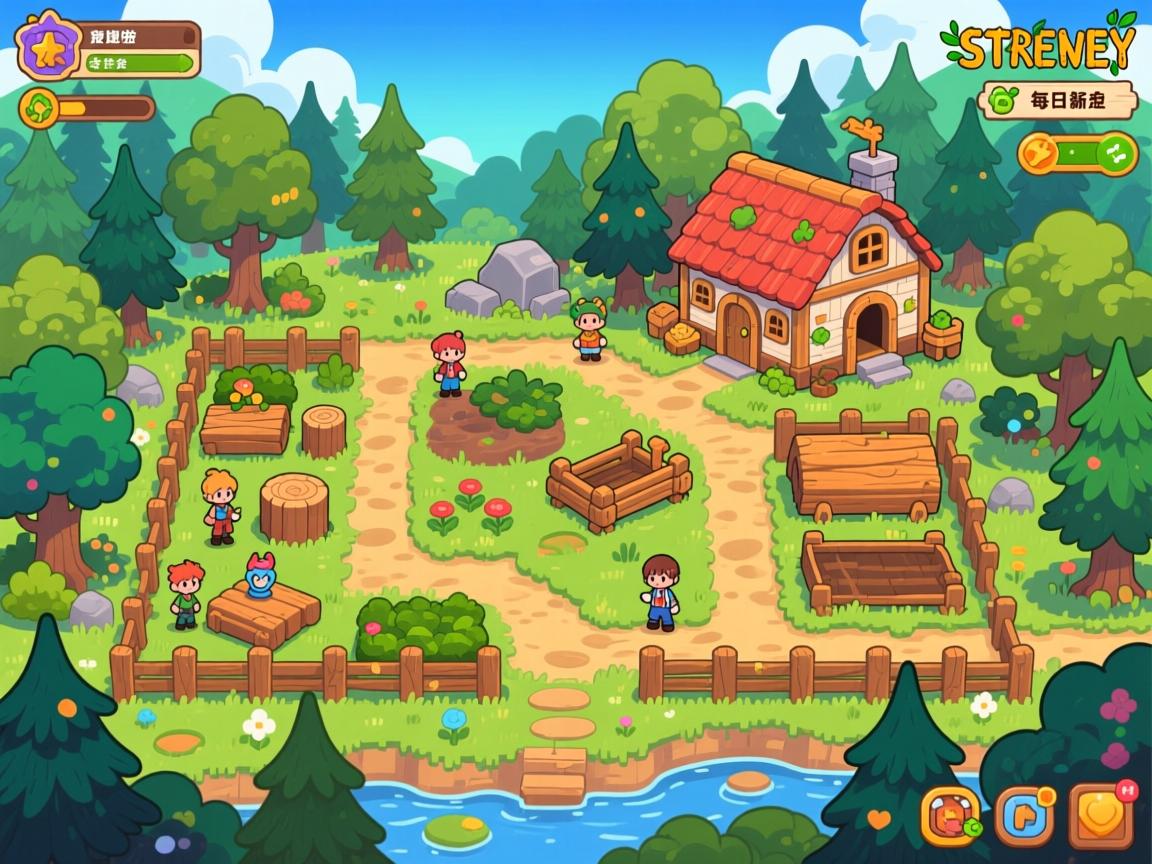
Task: Open the daily wooden sign button
Action: [x=1060, y=100]
